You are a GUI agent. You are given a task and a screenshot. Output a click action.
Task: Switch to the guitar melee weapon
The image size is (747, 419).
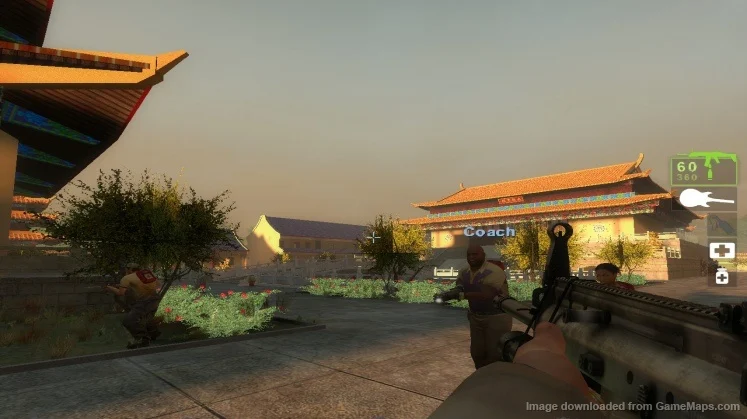(706, 198)
